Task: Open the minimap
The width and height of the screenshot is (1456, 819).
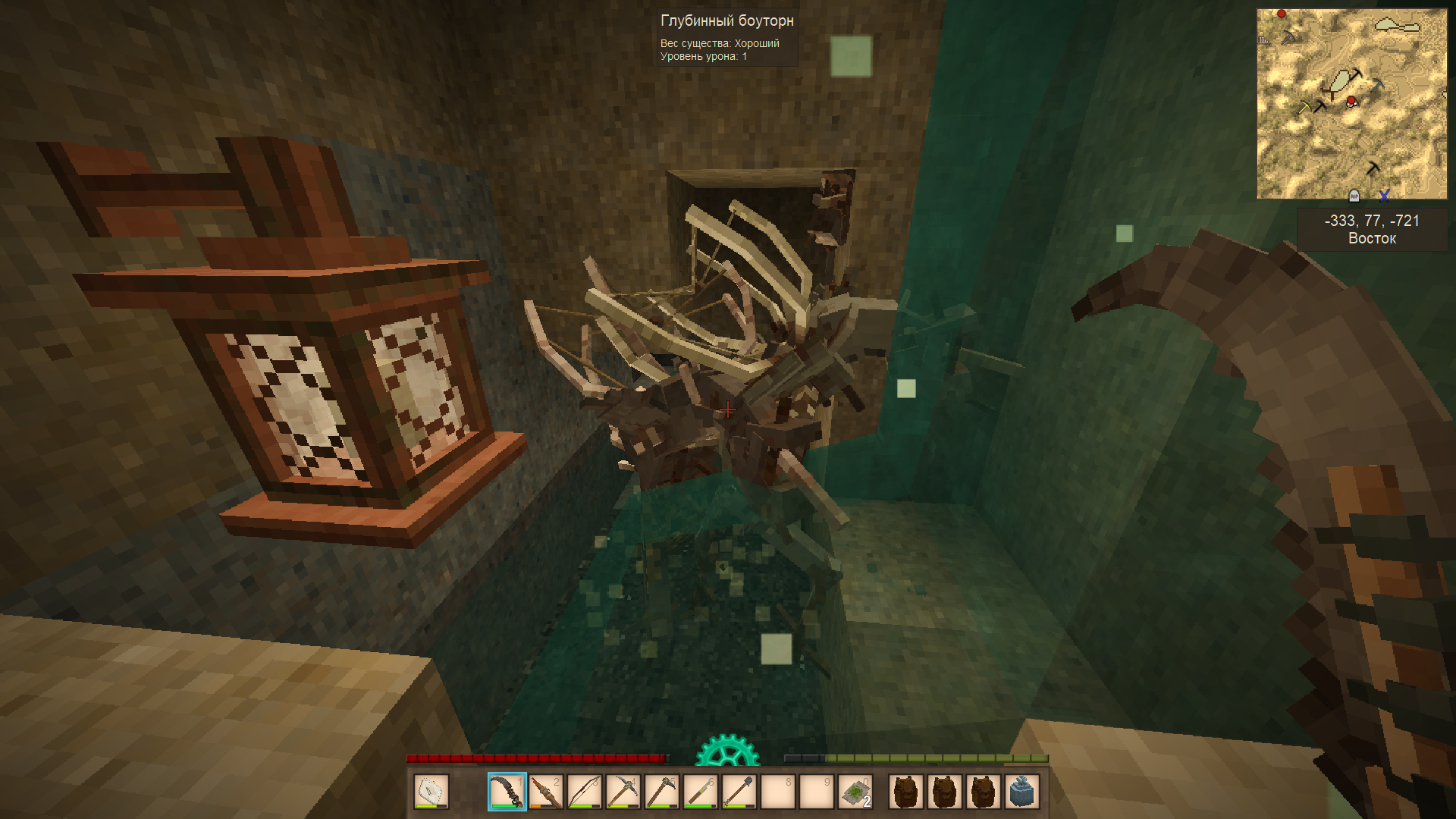Action: point(1351,104)
